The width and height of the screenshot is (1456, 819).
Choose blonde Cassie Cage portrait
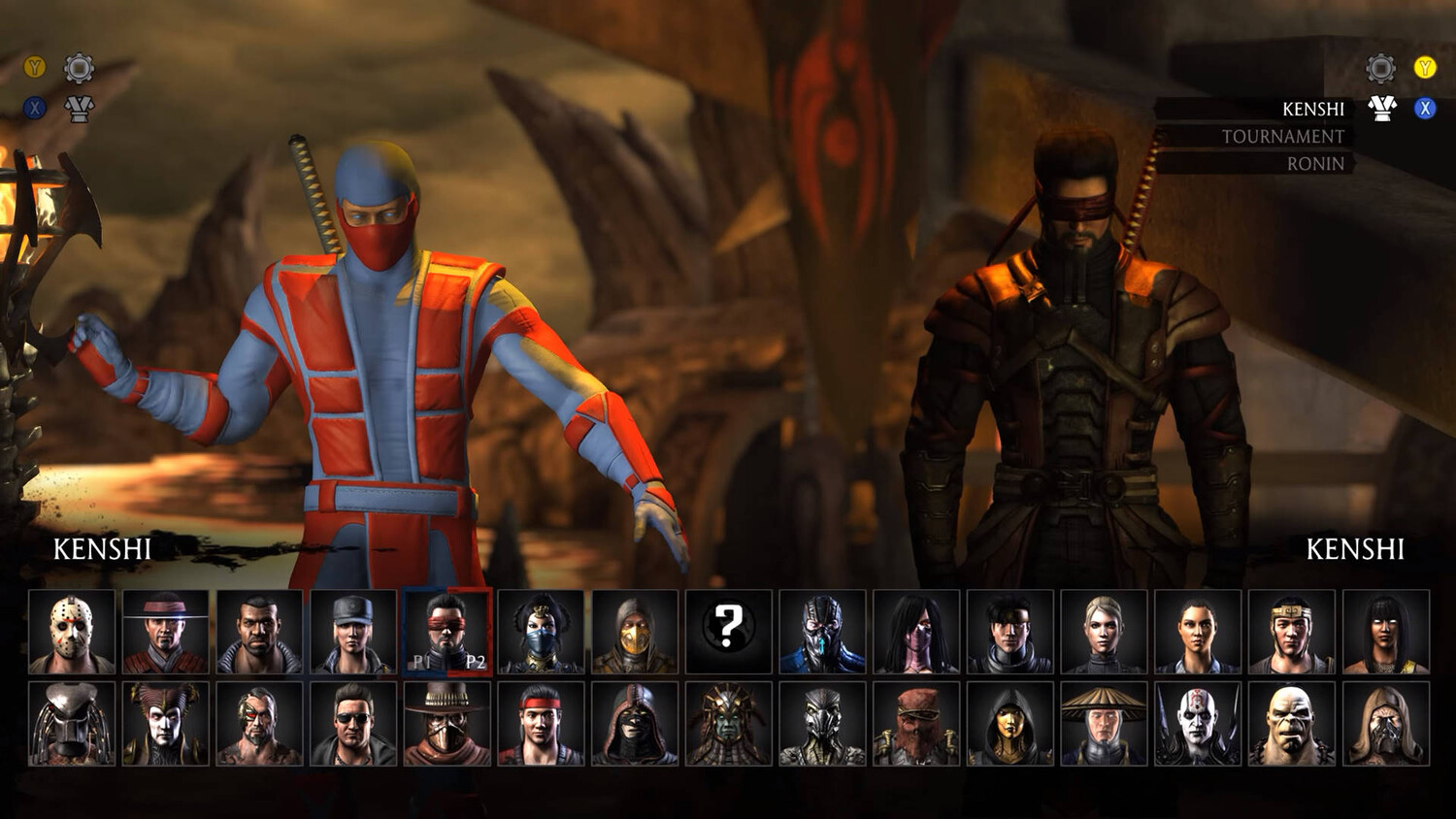1104,632
